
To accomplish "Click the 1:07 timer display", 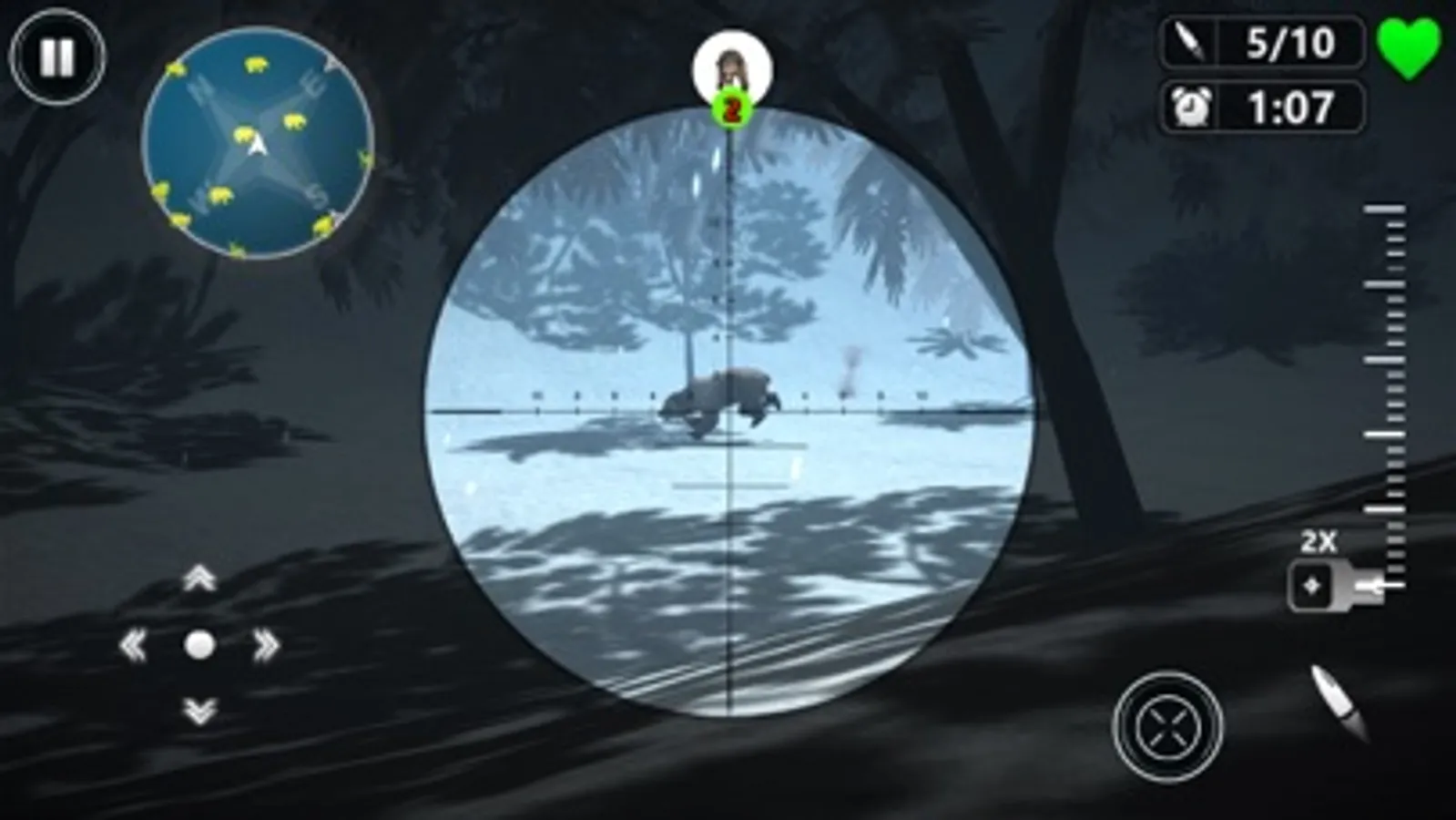I will [1289, 107].
